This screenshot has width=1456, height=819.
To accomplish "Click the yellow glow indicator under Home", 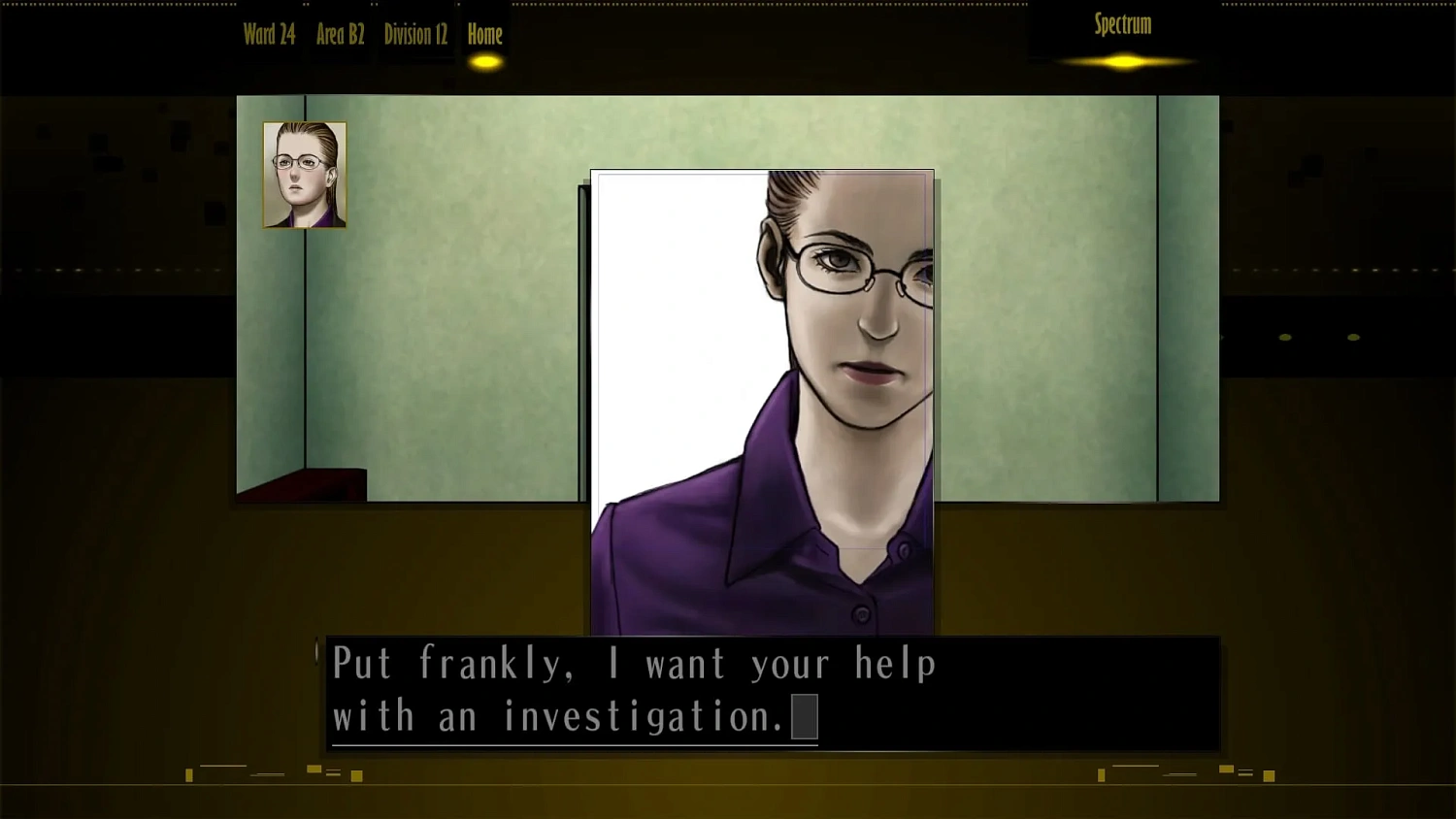I will (485, 60).
